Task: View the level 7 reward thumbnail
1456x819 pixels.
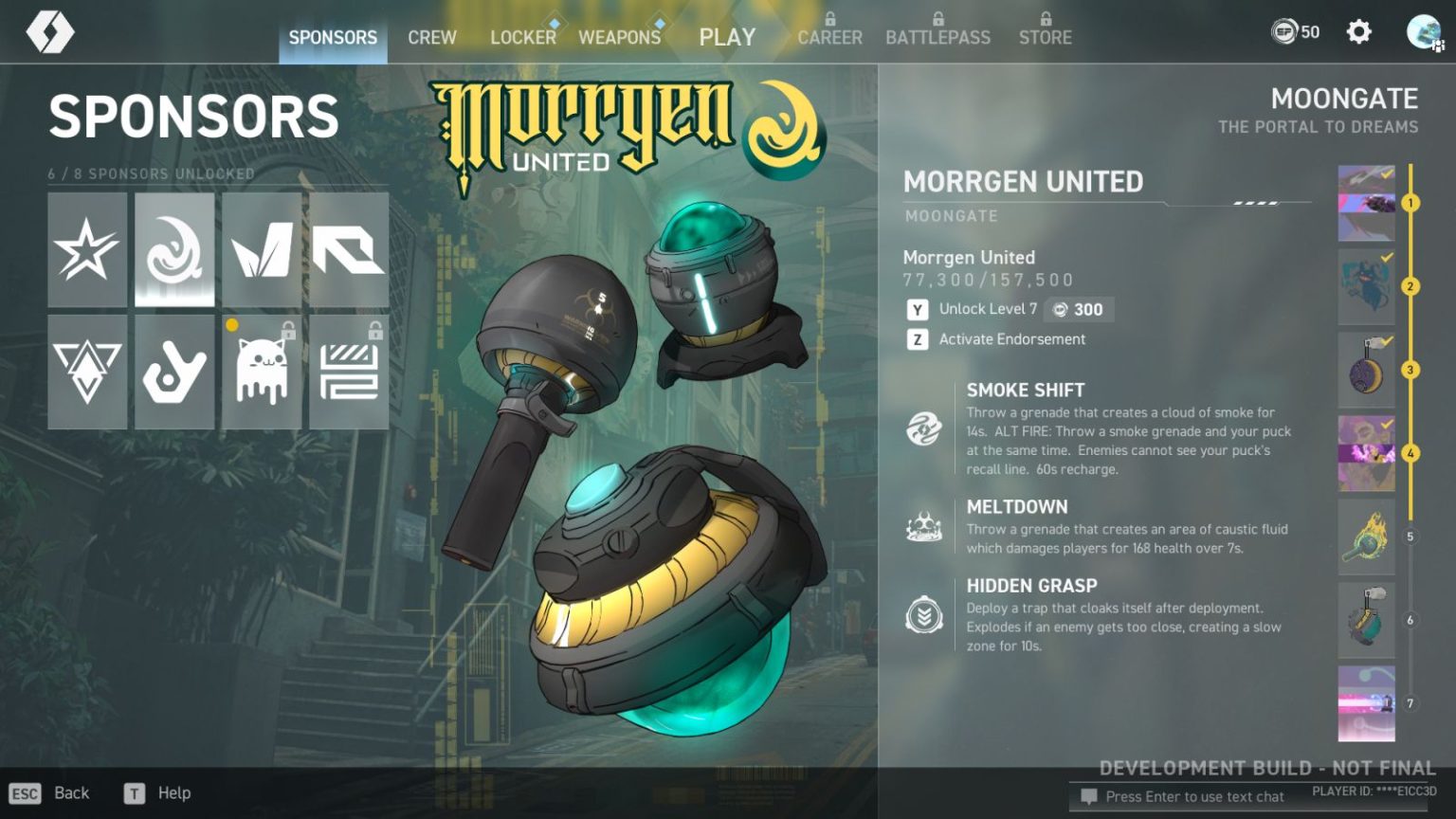Action: tap(1366, 703)
